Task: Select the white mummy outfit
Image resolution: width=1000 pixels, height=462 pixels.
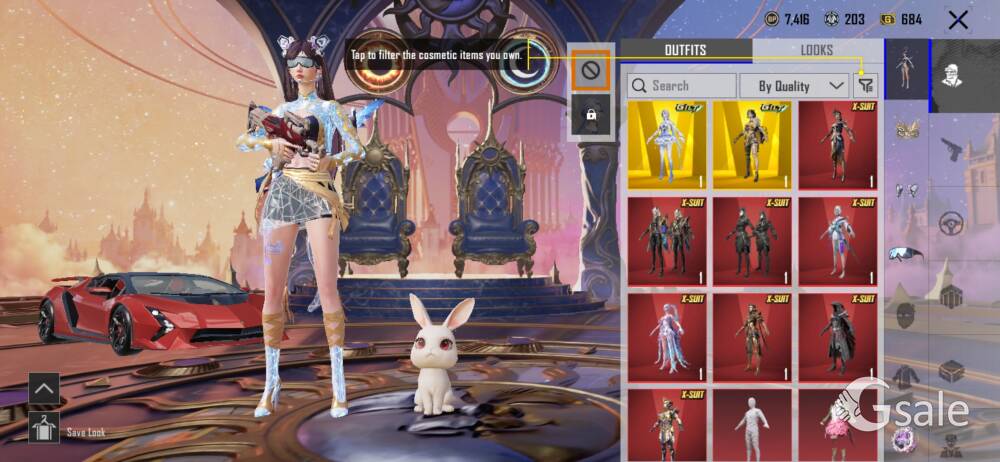Action: 752,425
